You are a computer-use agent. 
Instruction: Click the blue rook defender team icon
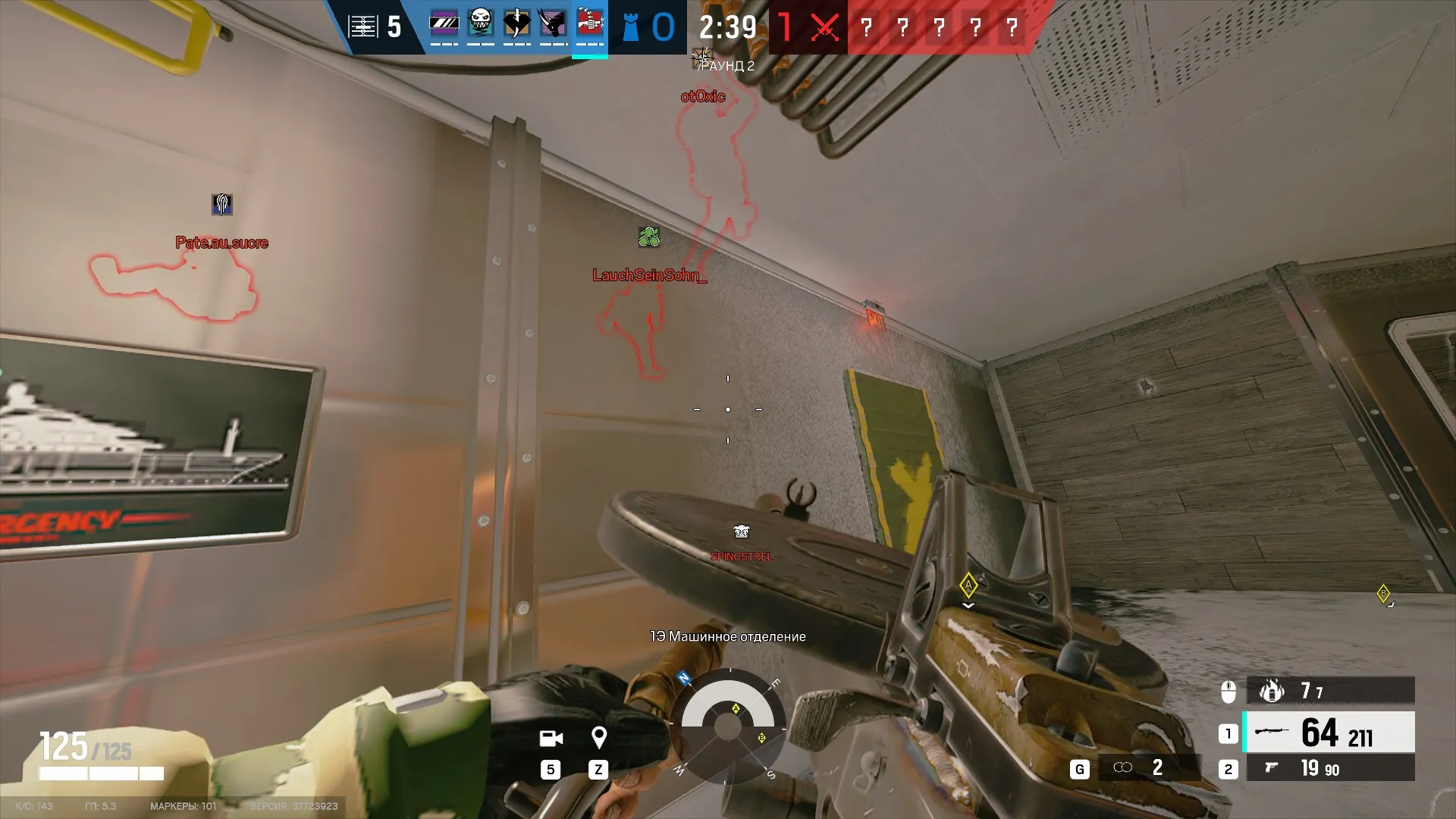pos(630,27)
